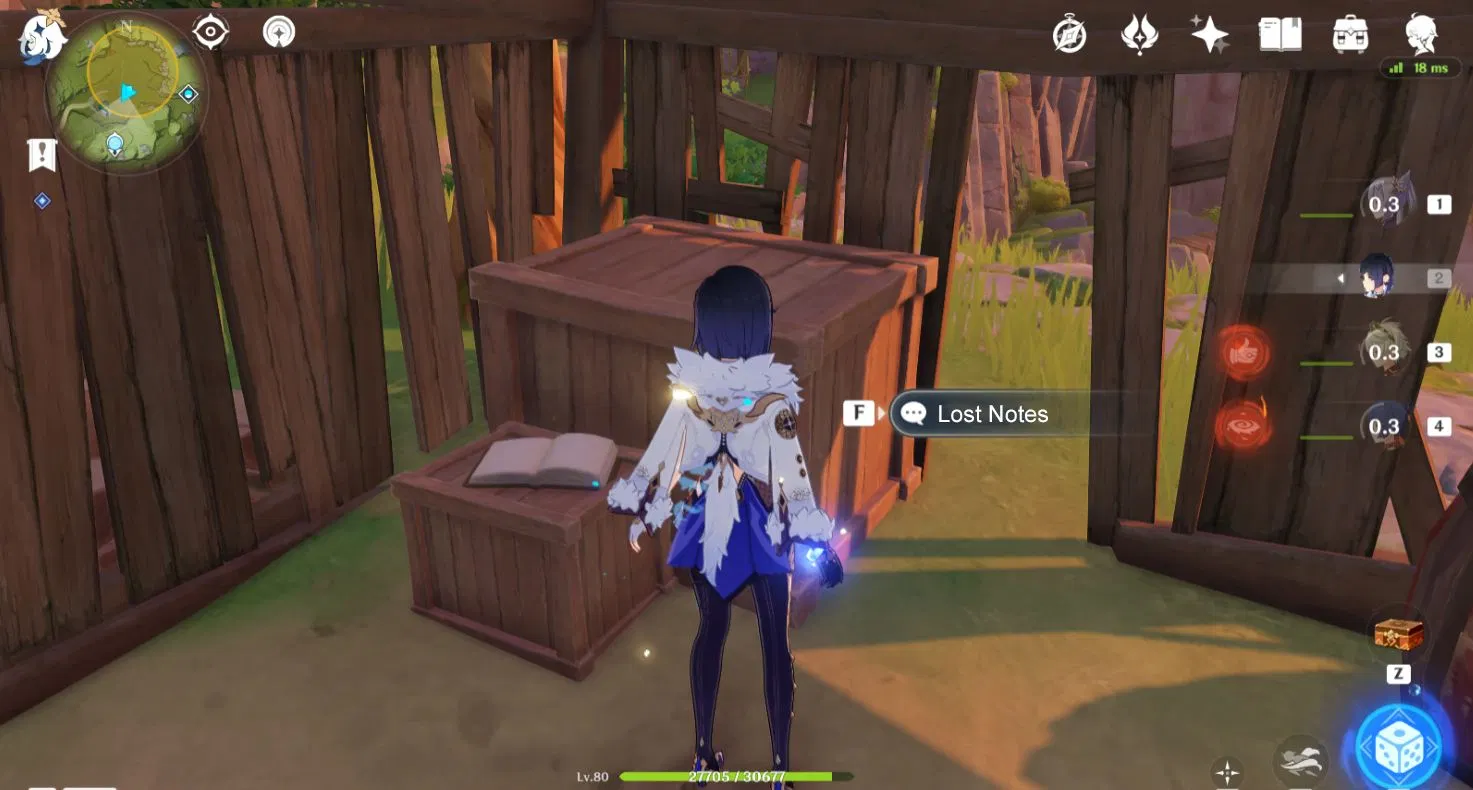Open the Battle Pass wings icon

click(1140, 32)
